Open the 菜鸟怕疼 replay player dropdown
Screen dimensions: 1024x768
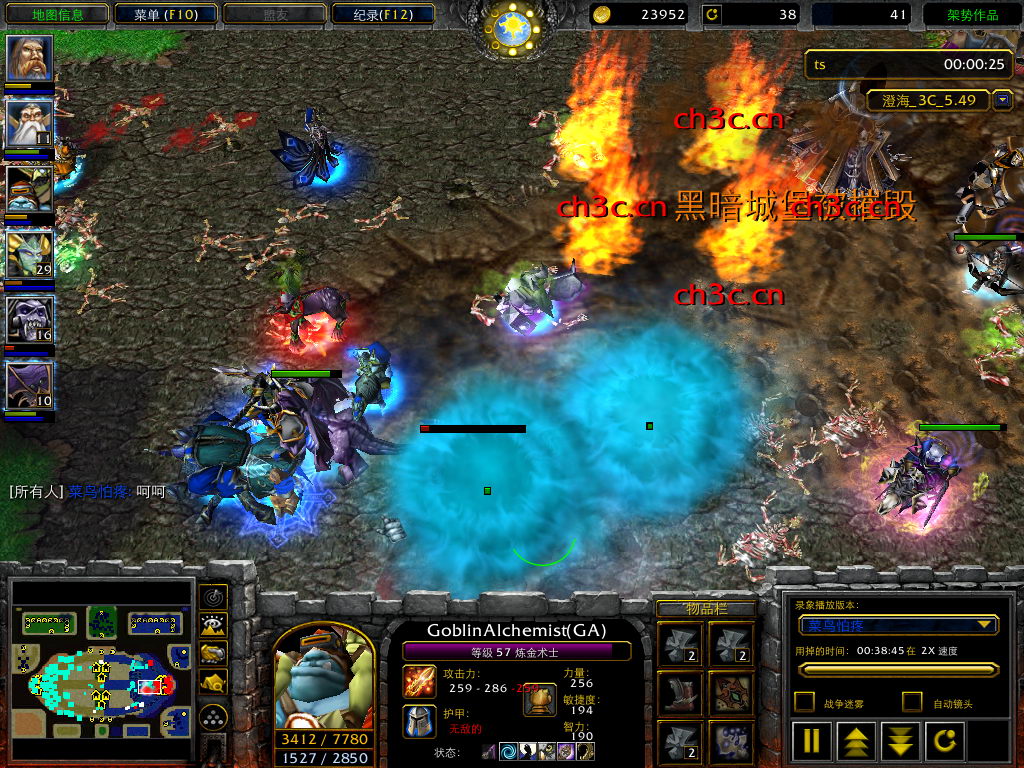tap(900, 626)
